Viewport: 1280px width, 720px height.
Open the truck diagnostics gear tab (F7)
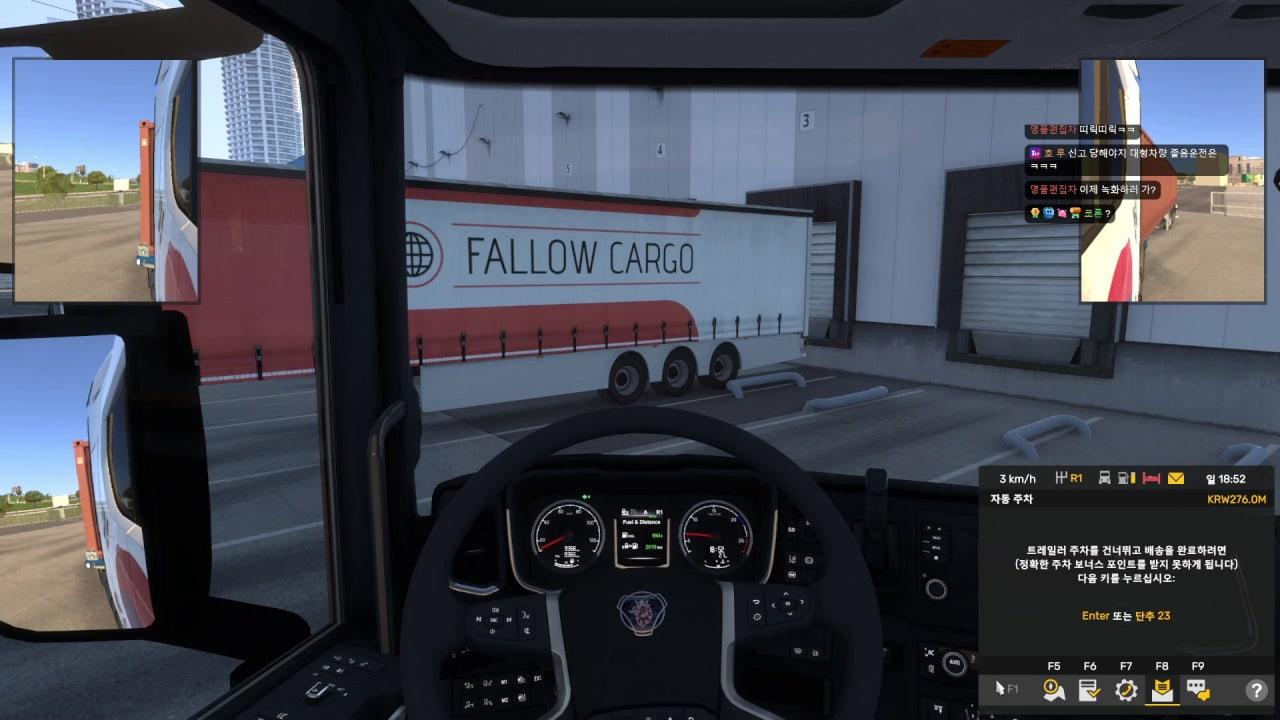(x=1126, y=689)
